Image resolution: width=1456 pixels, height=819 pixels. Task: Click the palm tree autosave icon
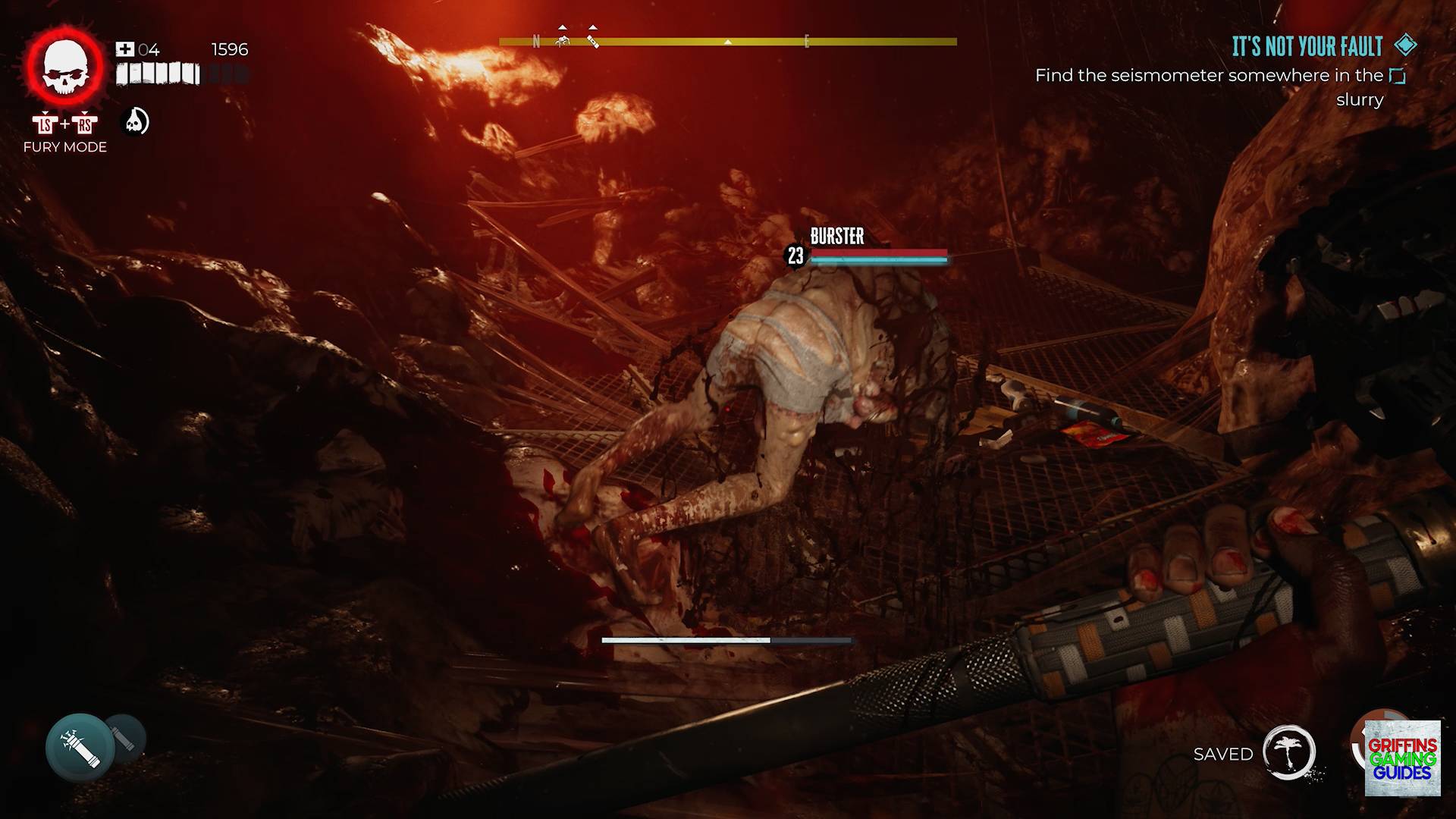coord(1288,752)
